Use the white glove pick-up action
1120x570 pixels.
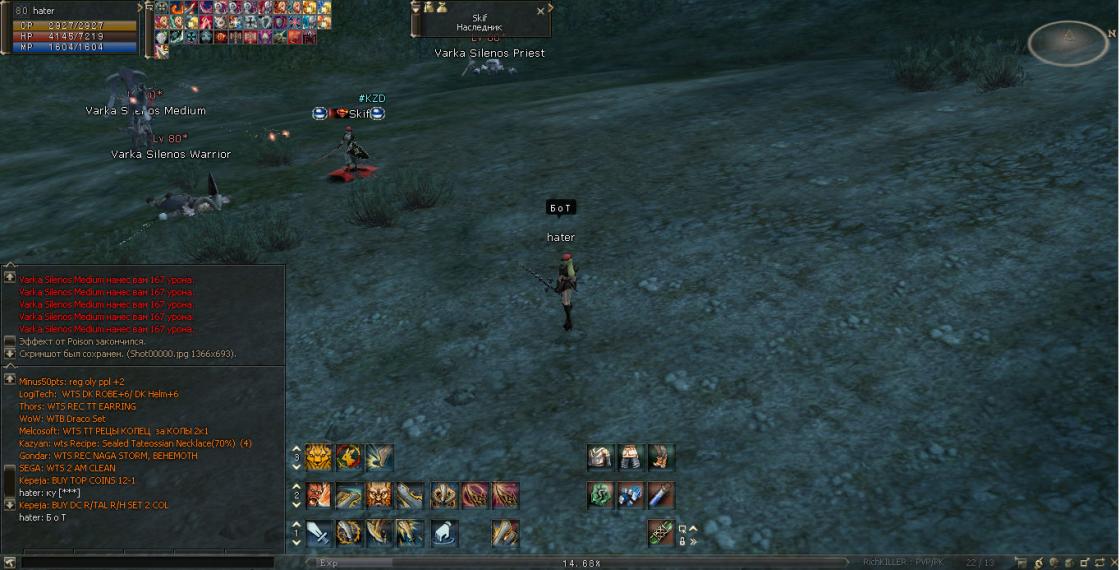point(443,533)
